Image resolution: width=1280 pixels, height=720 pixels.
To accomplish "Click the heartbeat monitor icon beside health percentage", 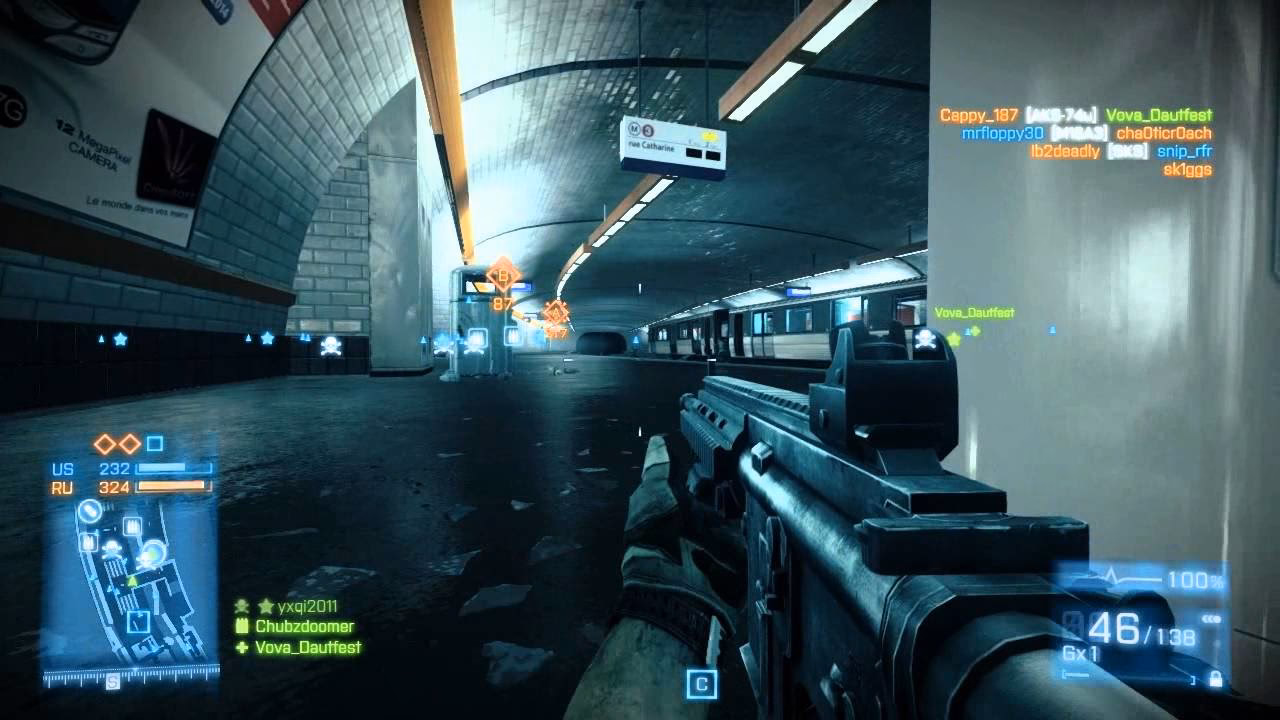I will (1111, 576).
